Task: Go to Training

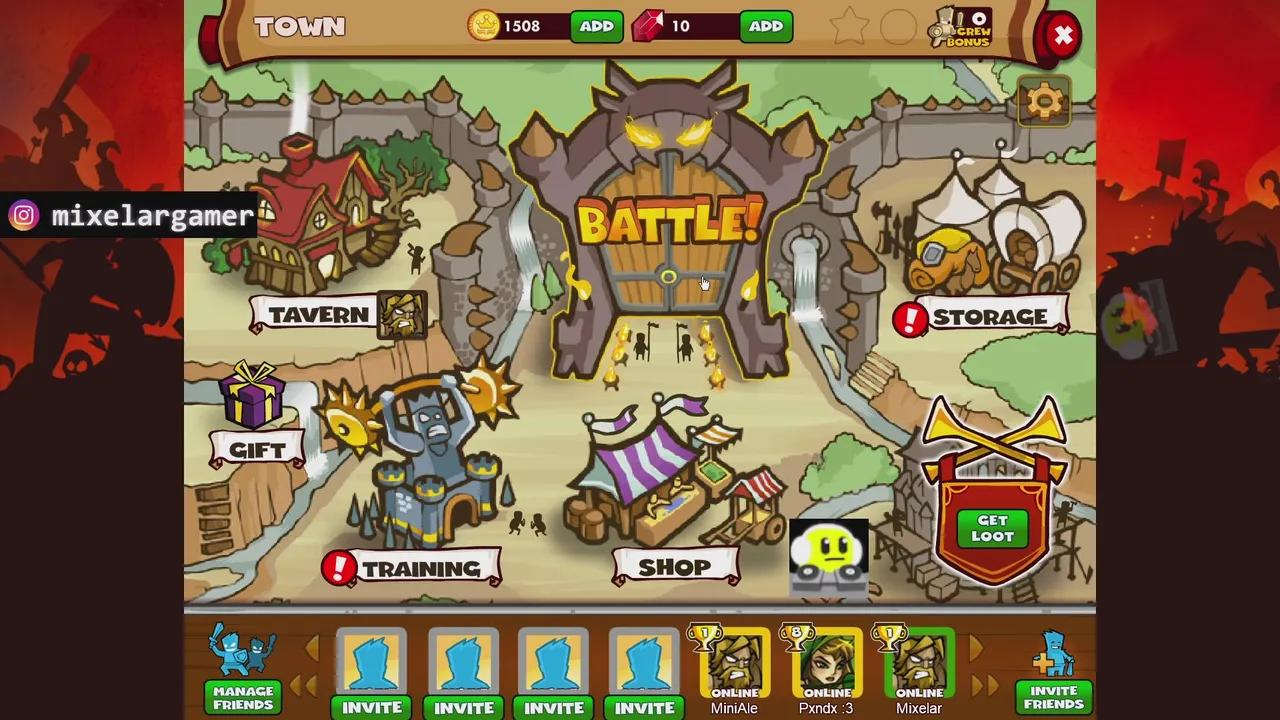Action: pos(420,568)
